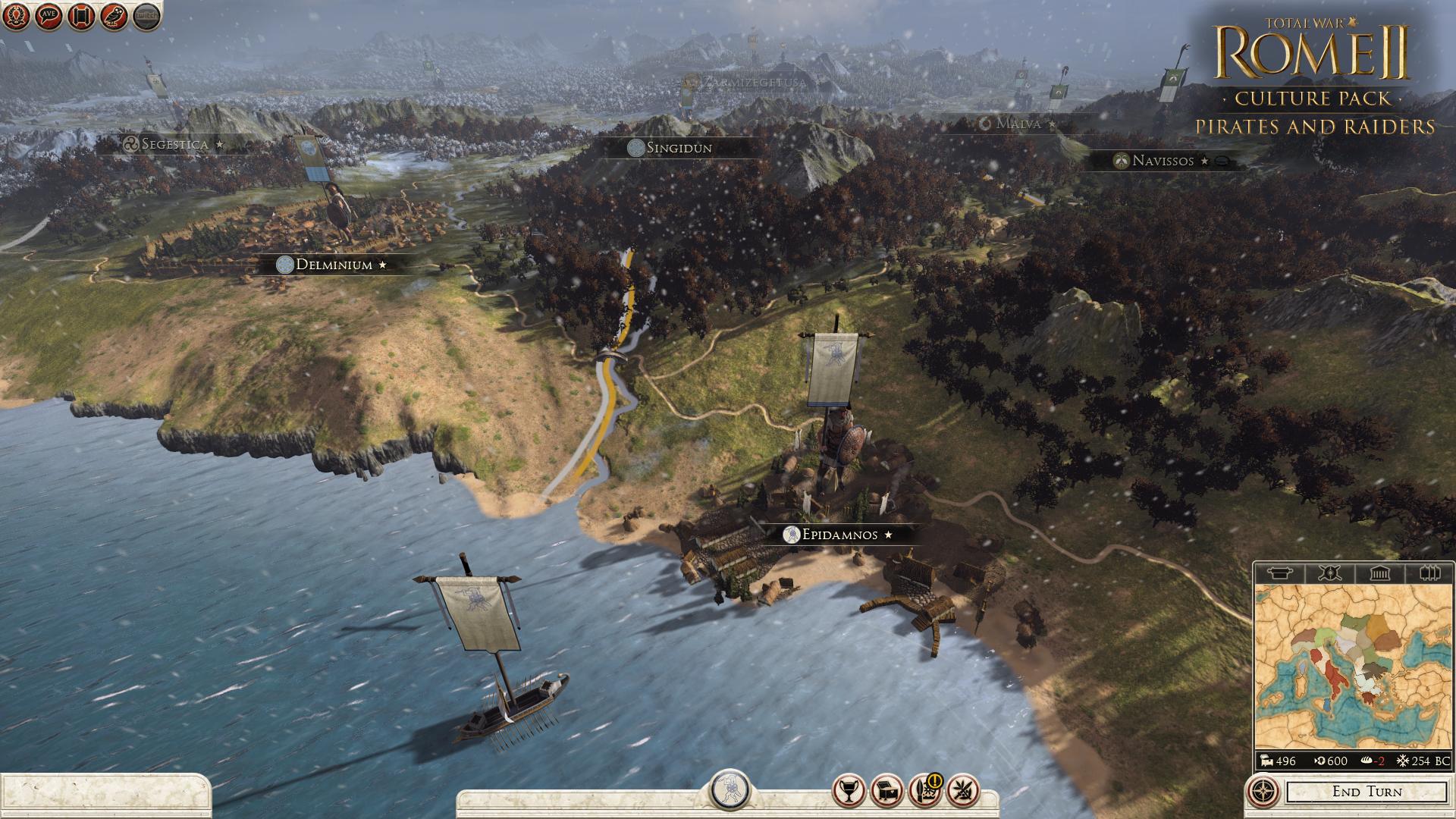The height and width of the screenshot is (819, 1456).
Task: Jump to the Singidun settlement label
Action: tap(679, 148)
